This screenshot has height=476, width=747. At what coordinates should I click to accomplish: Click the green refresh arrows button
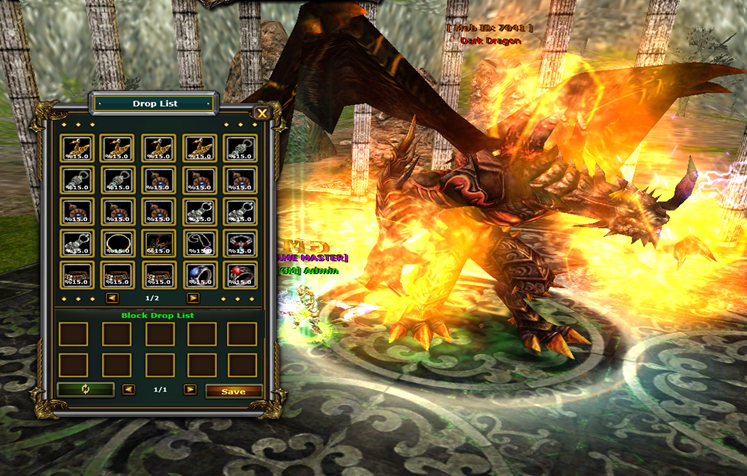point(85,390)
